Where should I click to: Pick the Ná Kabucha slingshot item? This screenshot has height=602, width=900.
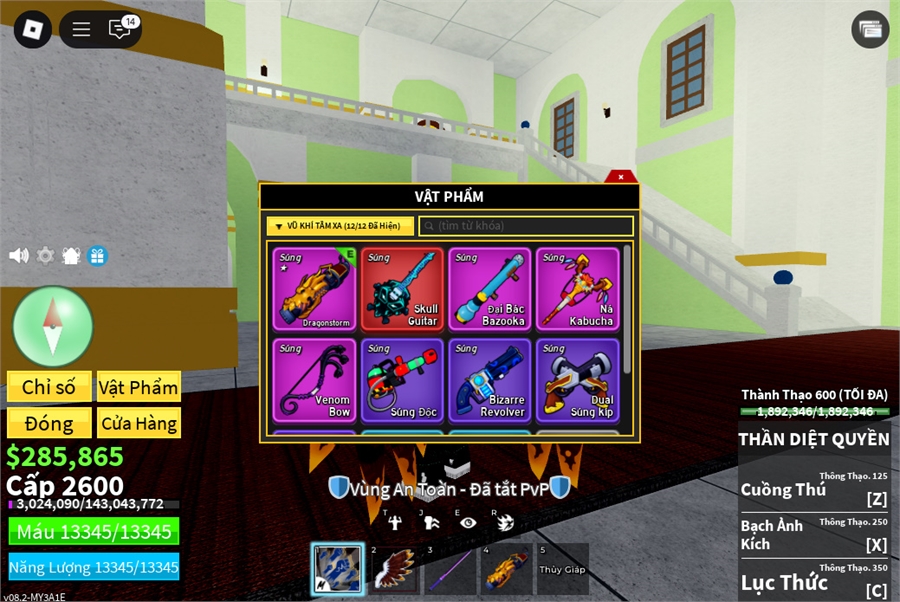click(577, 289)
